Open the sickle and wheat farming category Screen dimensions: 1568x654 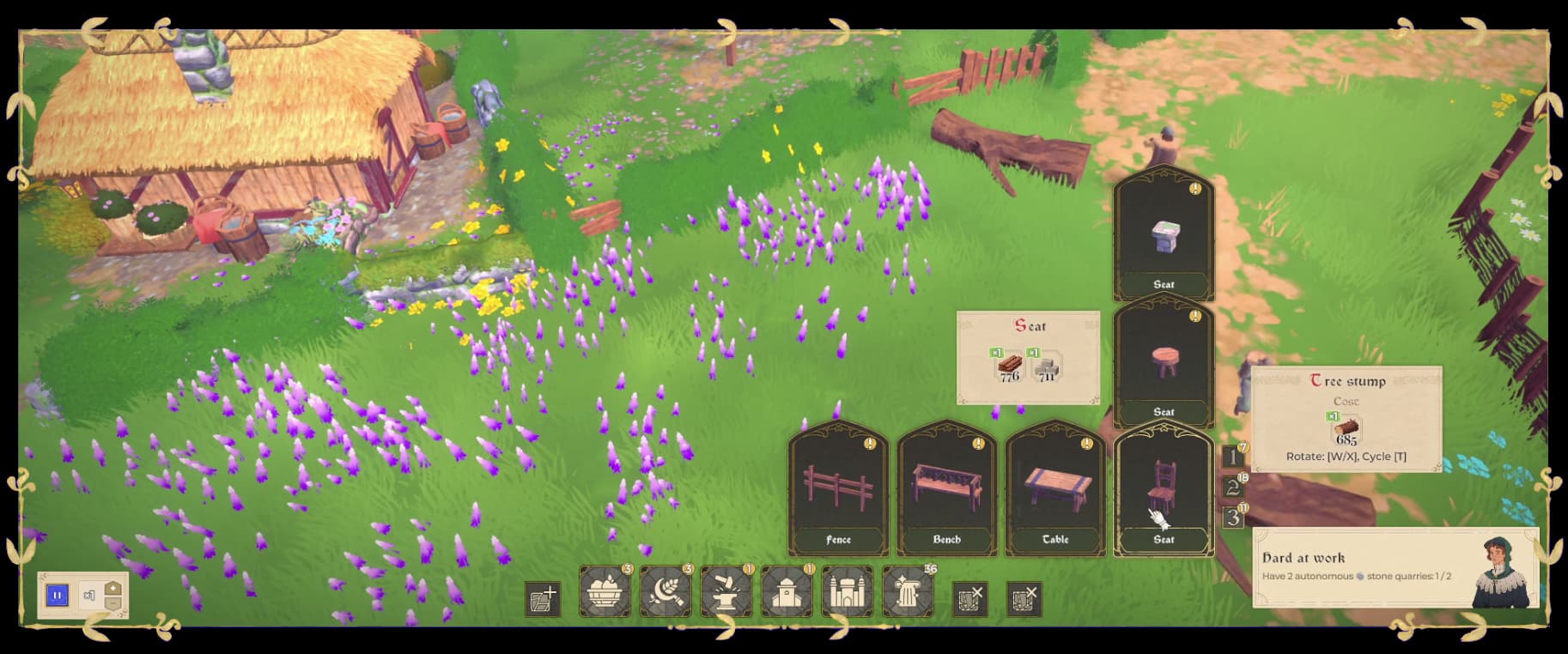(665, 591)
